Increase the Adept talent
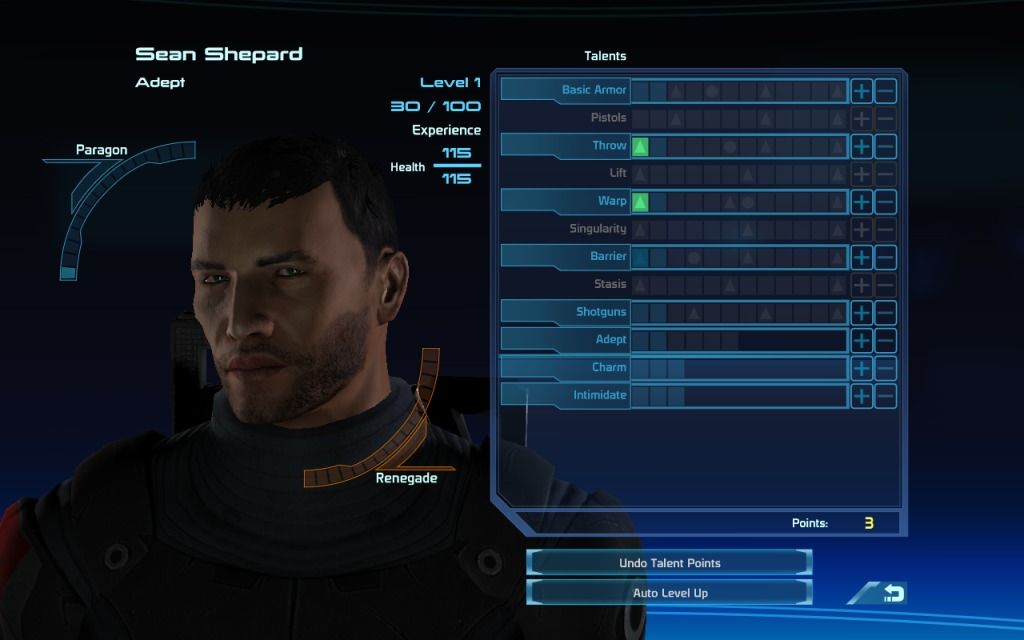This screenshot has width=1024, height=640. [x=861, y=340]
